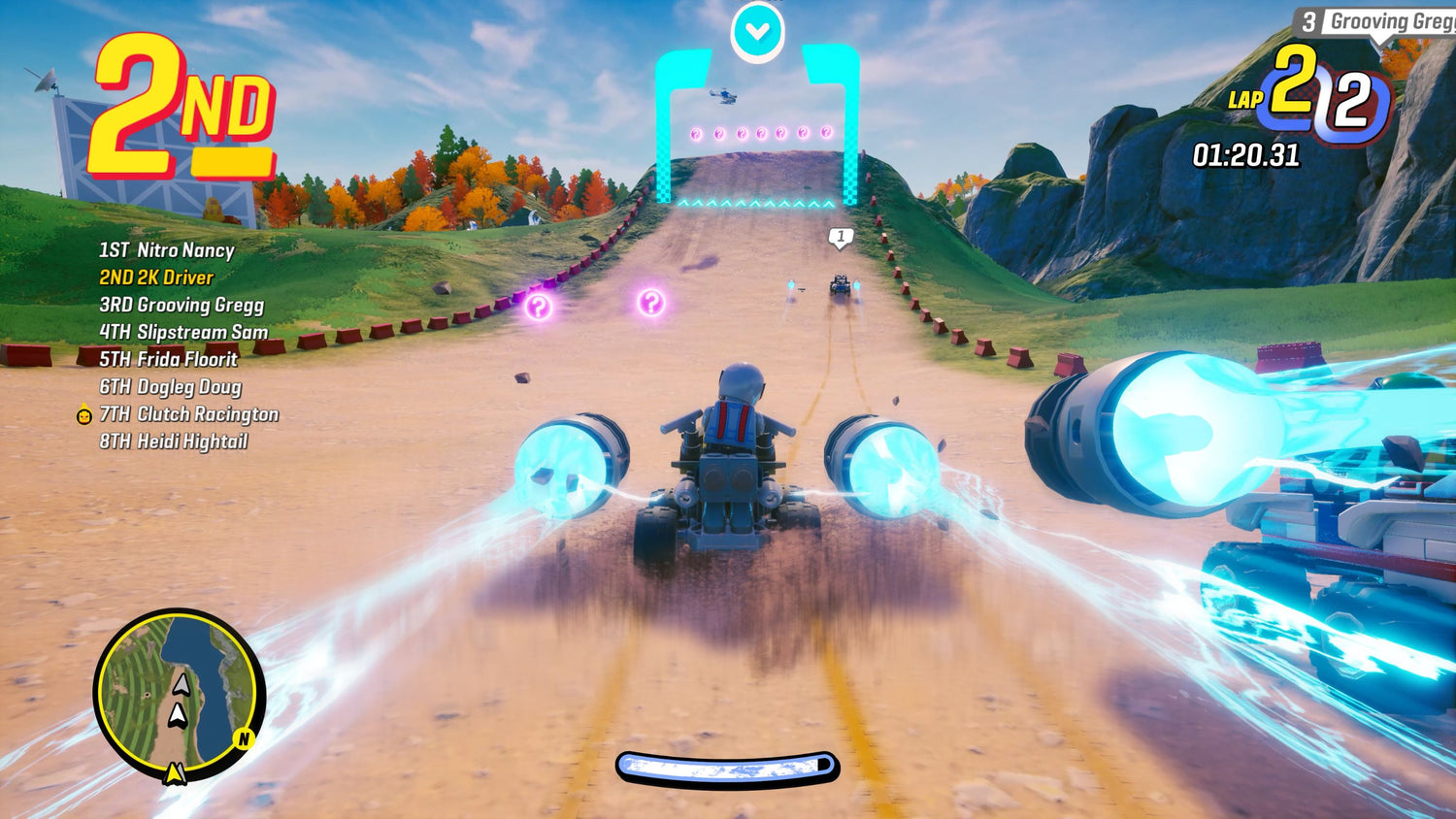Collapse the race standings list
Viewport: 1456px width, 819px height.
[x=170, y=344]
